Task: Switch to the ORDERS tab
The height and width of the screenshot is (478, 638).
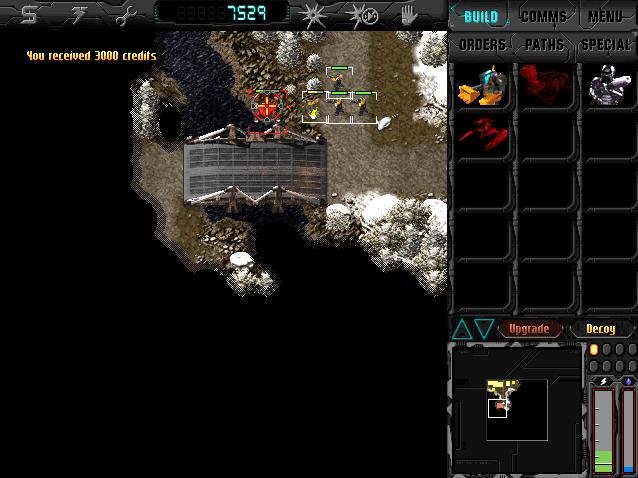Action: (482, 45)
